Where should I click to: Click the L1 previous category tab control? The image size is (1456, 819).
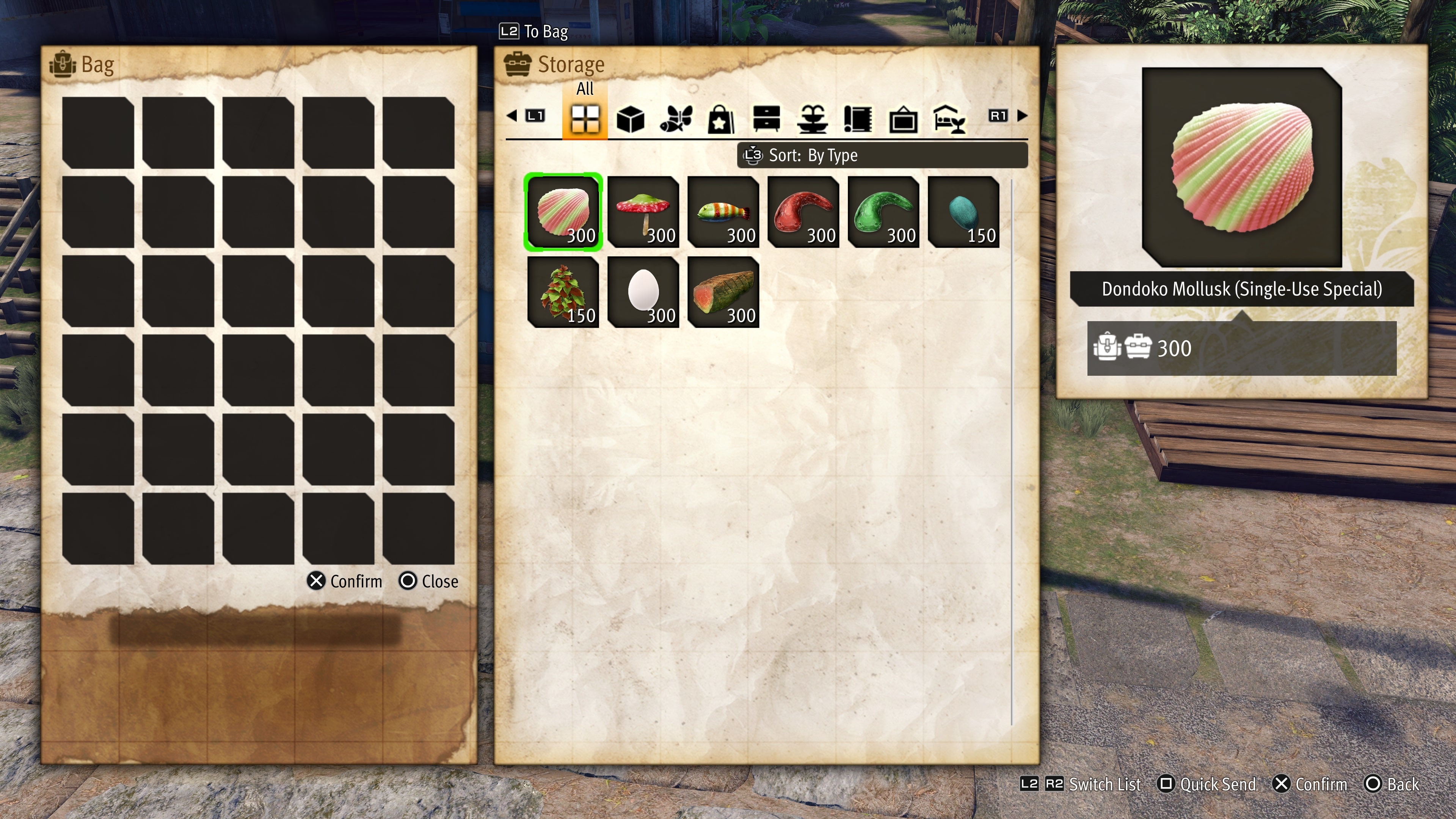pyautogui.click(x=536, y=116)
